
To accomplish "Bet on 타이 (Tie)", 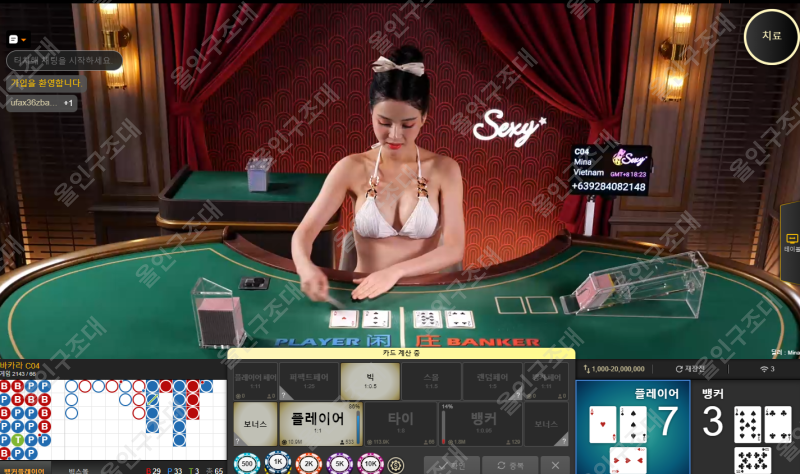I will click(x=400, y=424).
